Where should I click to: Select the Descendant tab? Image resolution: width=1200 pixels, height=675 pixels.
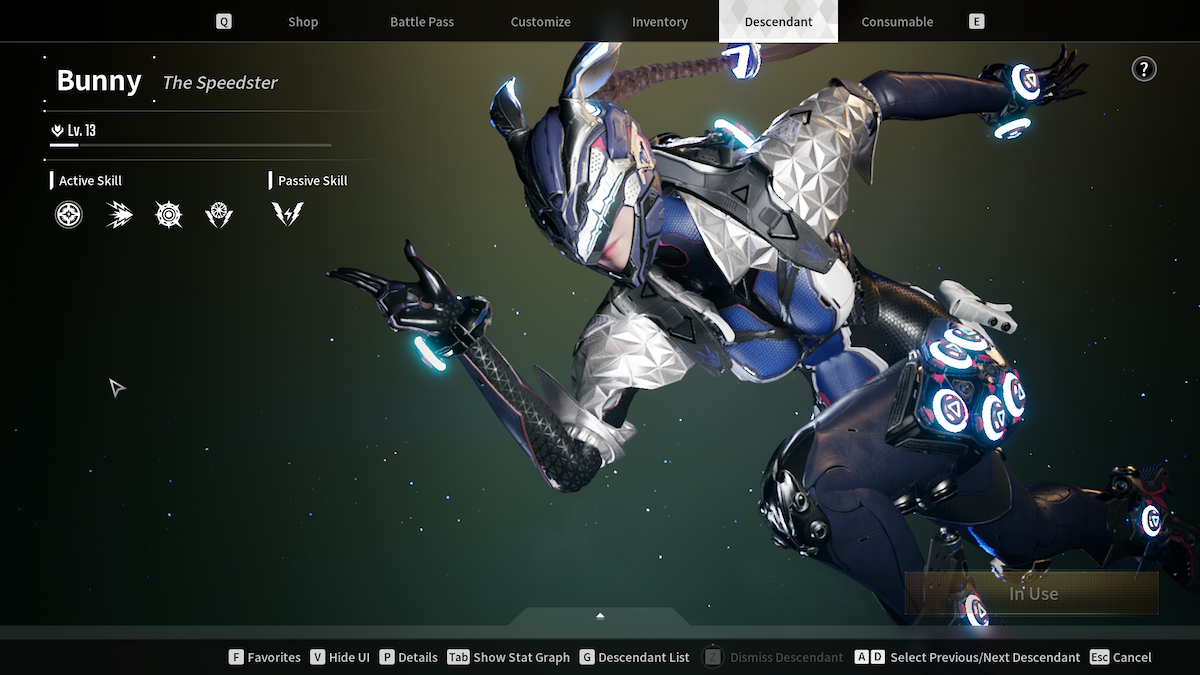pyautogui.click(x=778, y=22)
